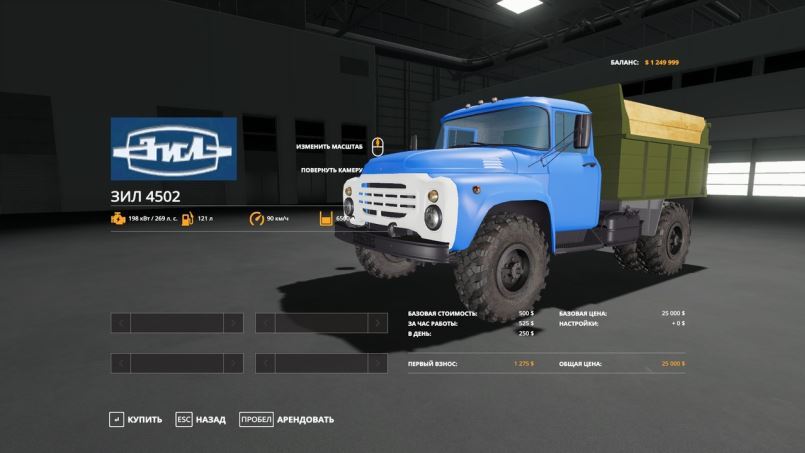Buy the ZIL 4502 with КУПИТЬ

coord(137,419)
